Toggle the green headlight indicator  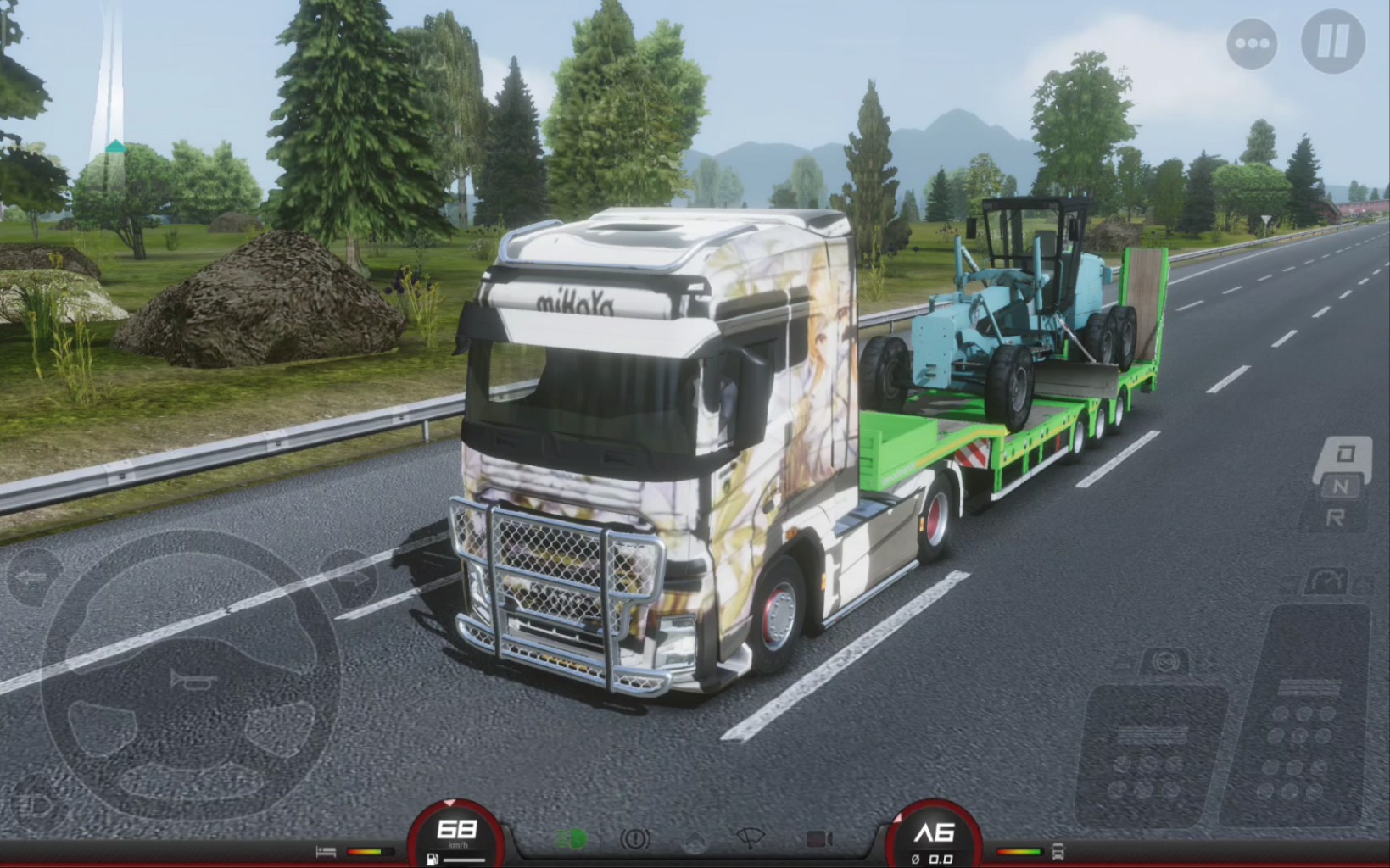pyautogui.click(x=572, y=839)
